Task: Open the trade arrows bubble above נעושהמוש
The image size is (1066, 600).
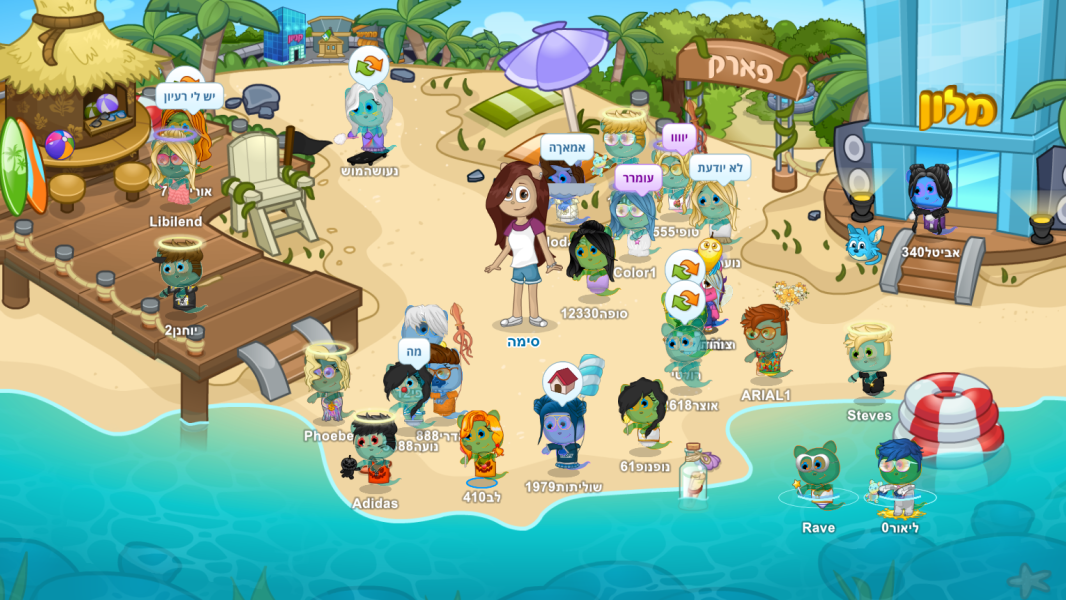Action: [369, 66]
